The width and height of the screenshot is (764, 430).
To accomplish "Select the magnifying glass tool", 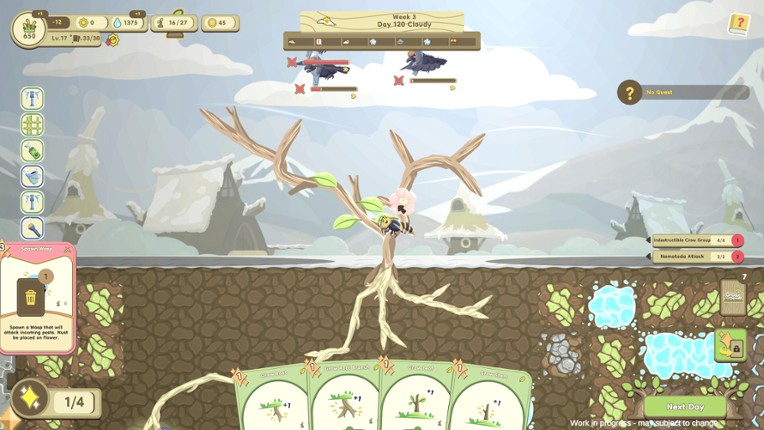I will click(32, 229).
